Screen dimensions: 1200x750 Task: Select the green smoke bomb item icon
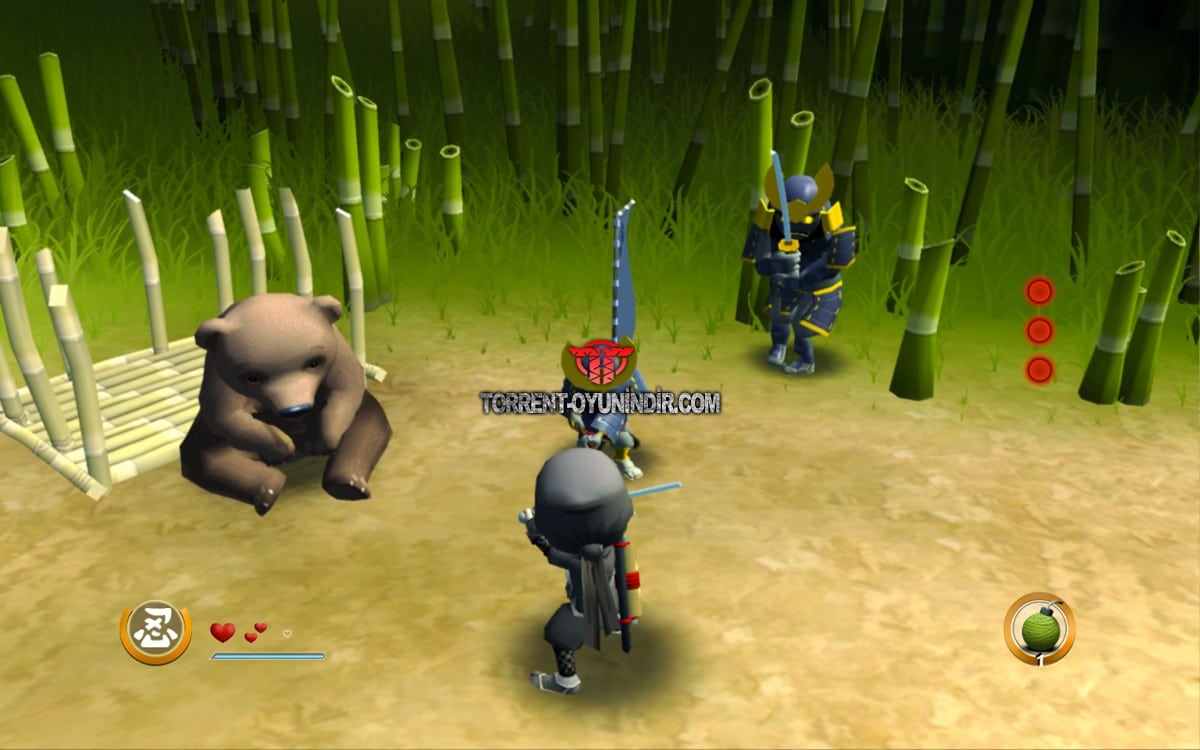(1040, 629)
